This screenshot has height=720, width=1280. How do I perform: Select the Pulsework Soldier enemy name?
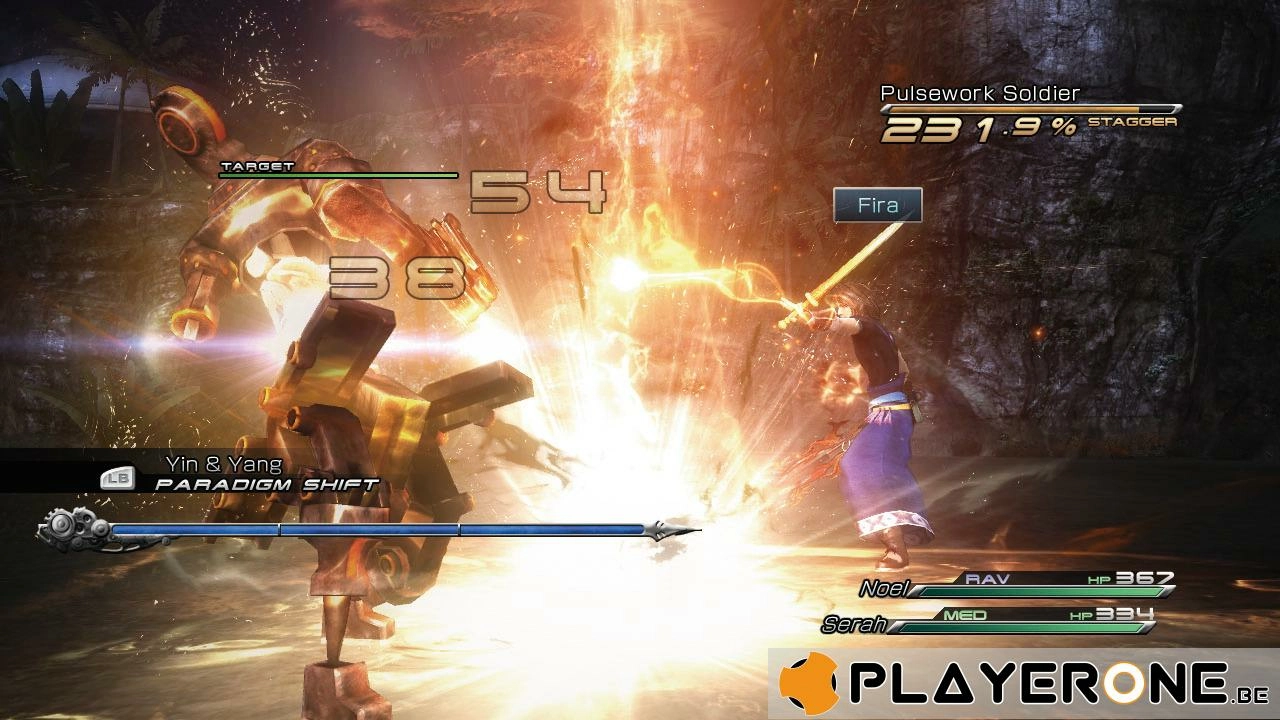tap(980, 93)
